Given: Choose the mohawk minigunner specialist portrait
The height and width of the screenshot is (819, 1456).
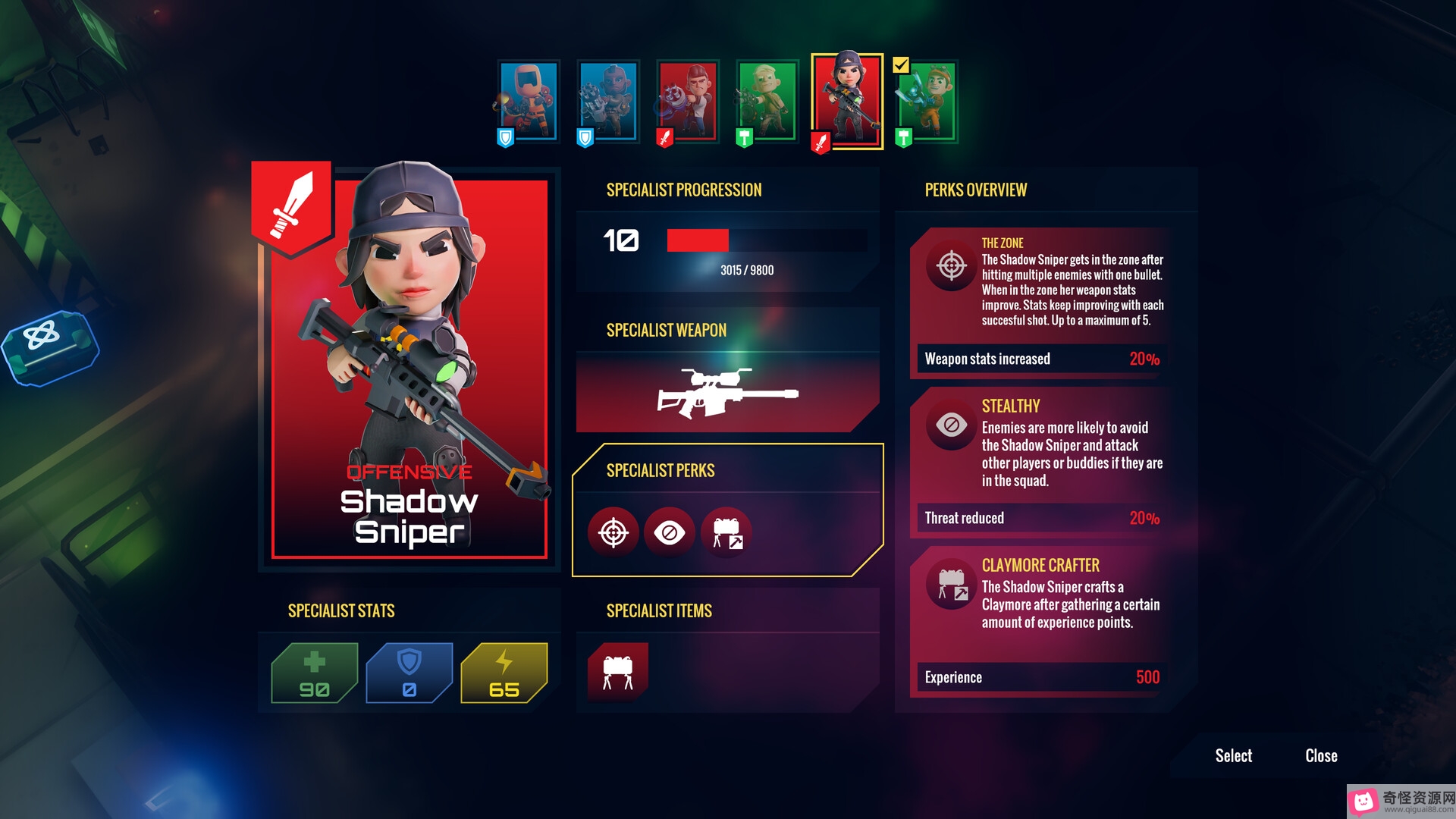Looking at the screenshot, I should [x=608, y=101].
